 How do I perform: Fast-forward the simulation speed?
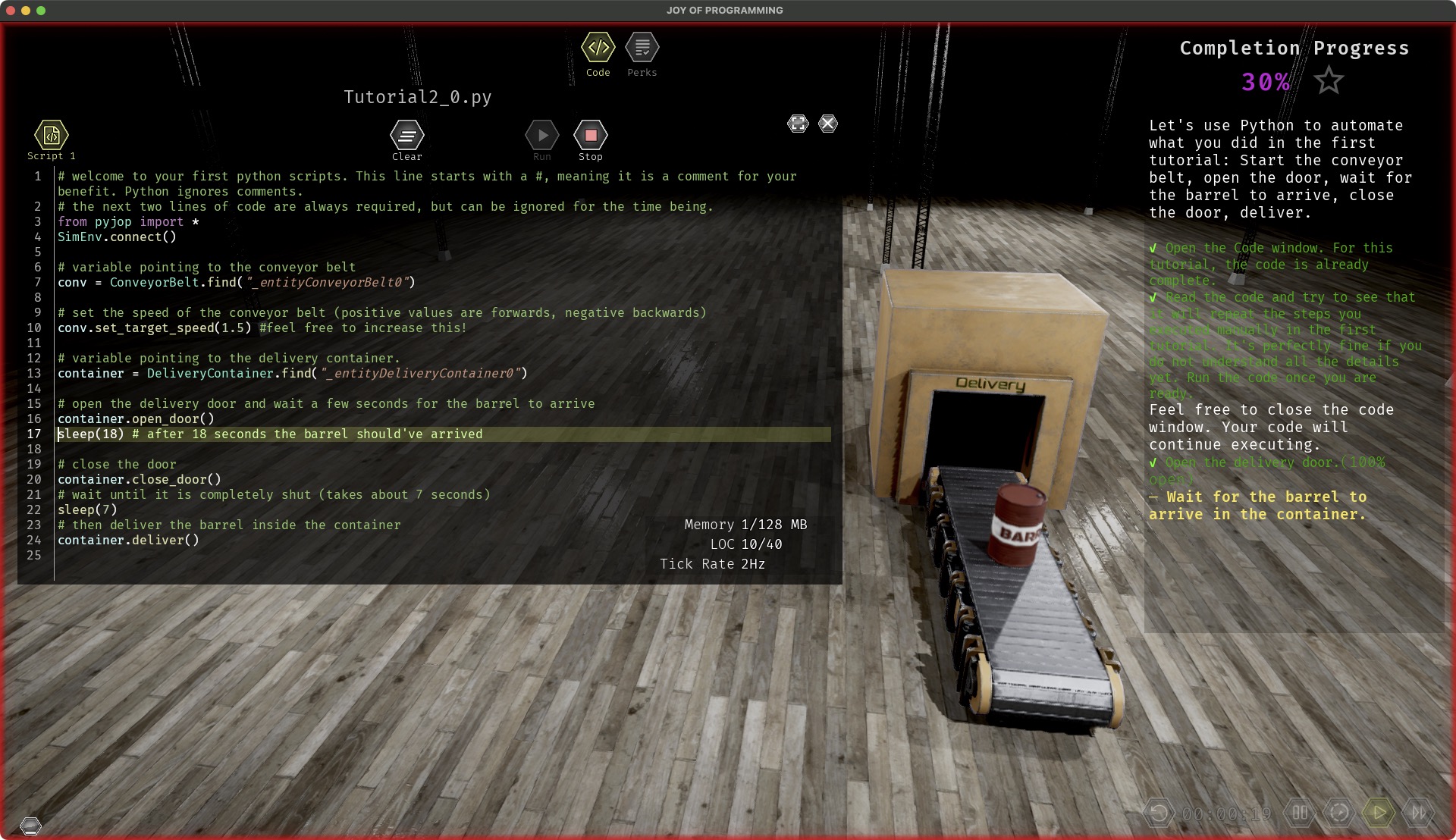pos(1420,810)
